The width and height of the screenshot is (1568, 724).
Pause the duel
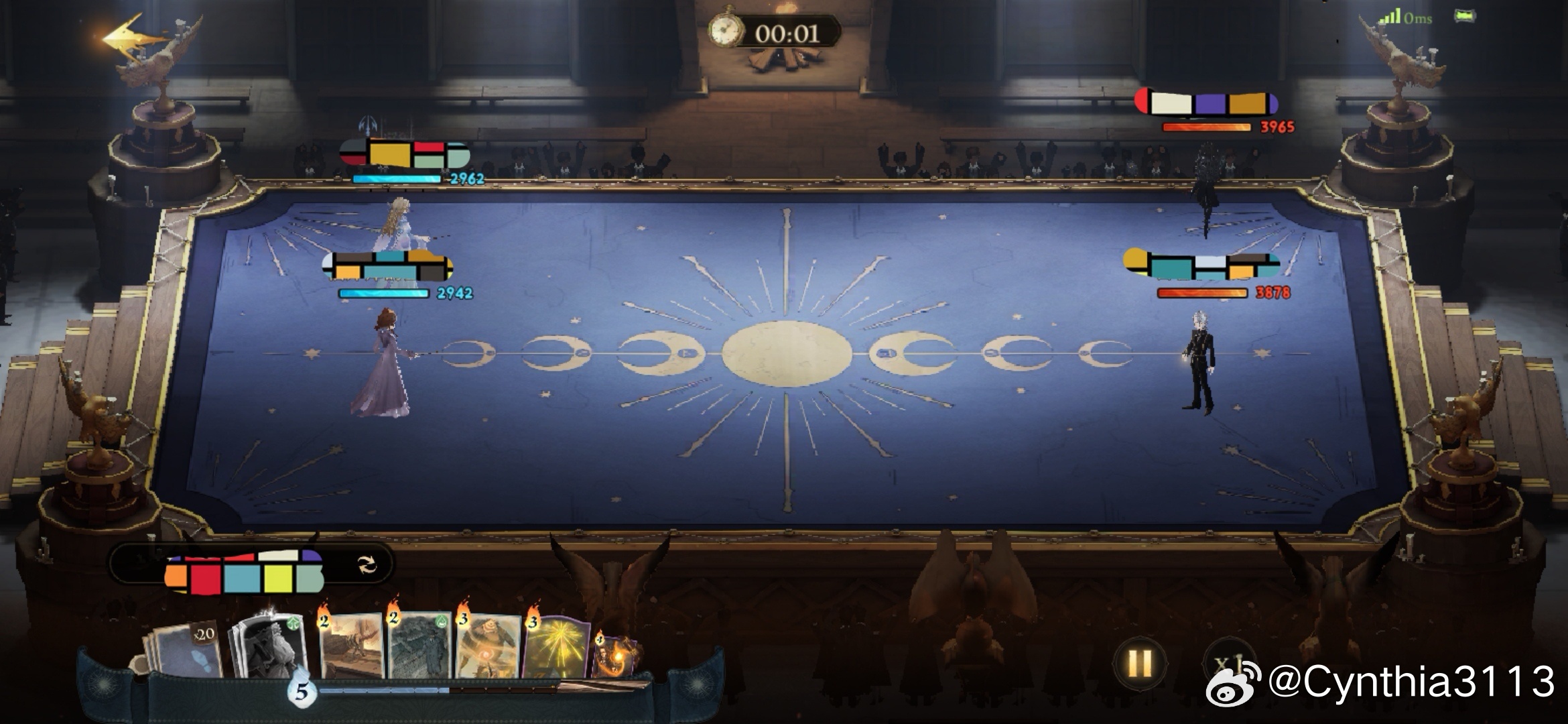(x=1139, y=664)
